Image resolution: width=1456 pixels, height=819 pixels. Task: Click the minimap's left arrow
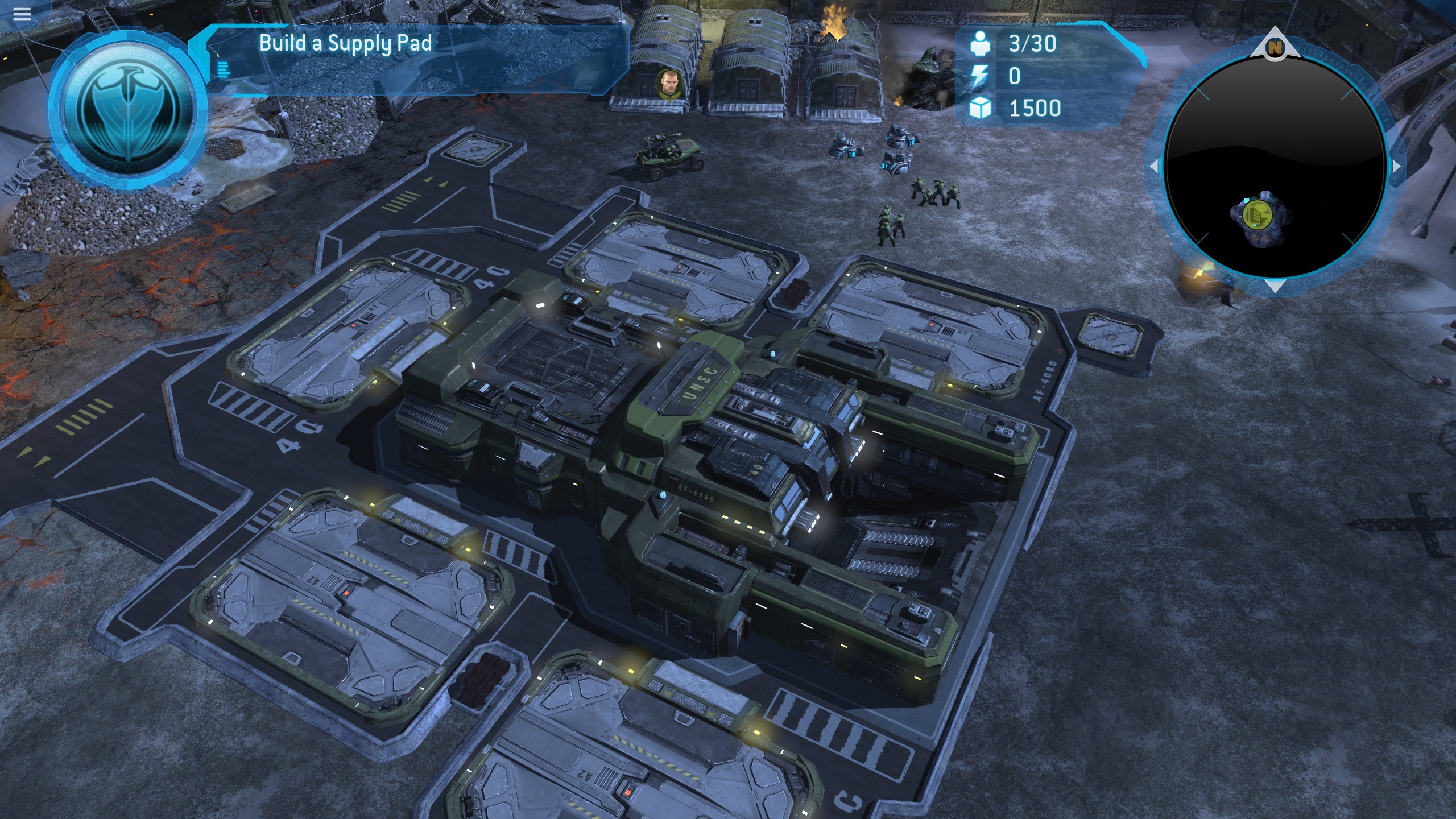click(x=1155, y=167)
